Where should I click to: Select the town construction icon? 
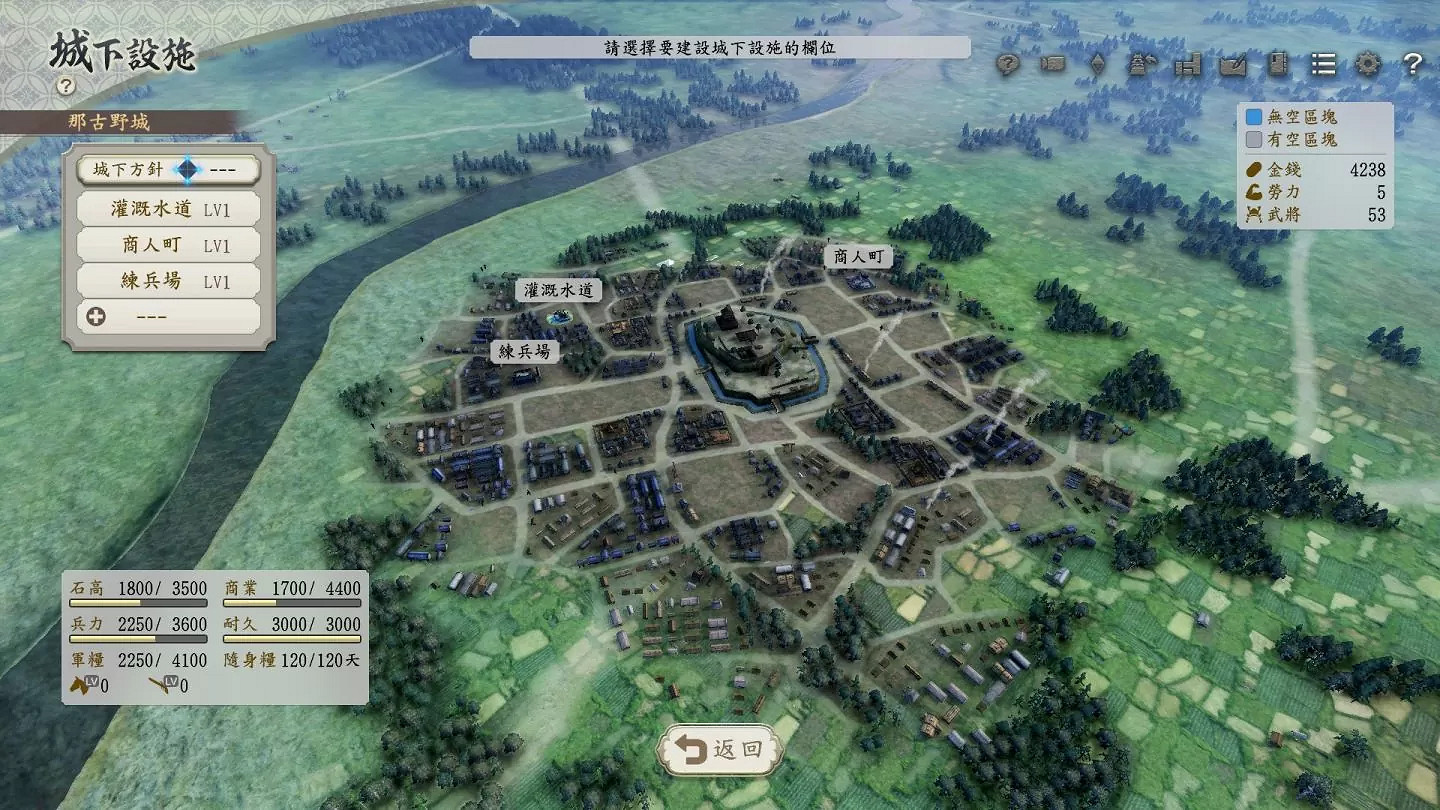click(1189, 65)
